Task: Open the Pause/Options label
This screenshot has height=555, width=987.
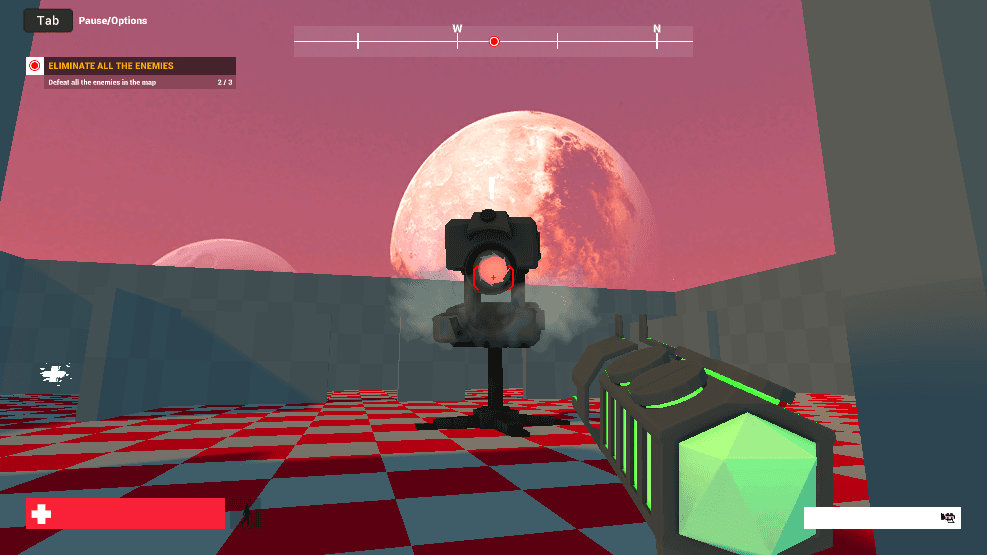Action: click(x=113, y=21)
